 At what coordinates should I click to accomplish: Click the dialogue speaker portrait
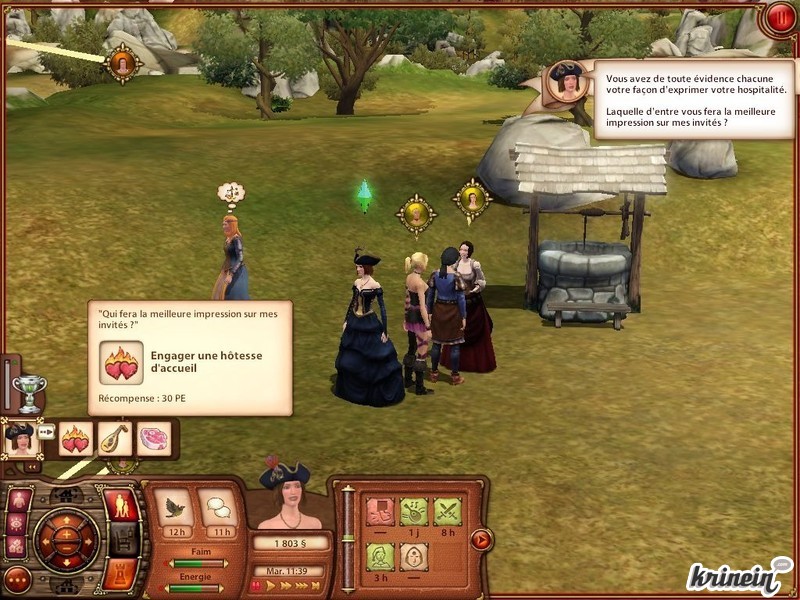point(568,81)
